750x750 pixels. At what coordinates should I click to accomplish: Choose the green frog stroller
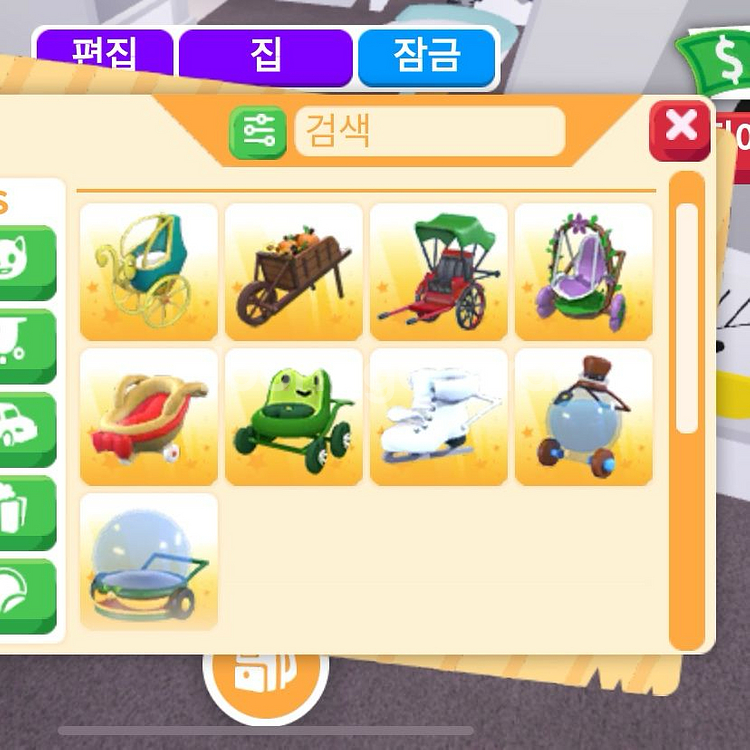point(294,417)
